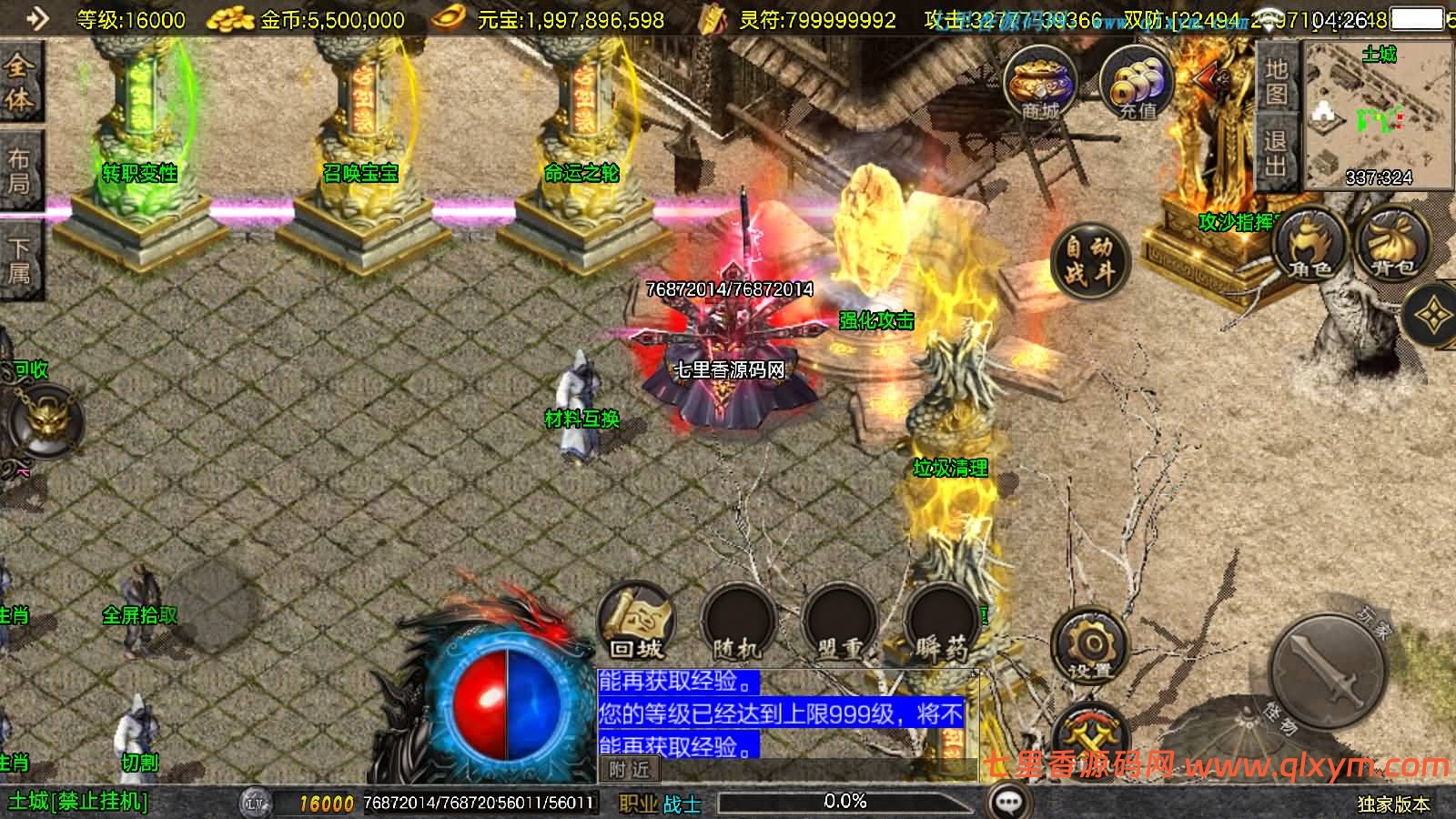The height and width of the screenshot is (819, 1456).
Task: Activate the 随机 random teleport slot
Action: tap(737, 622)
